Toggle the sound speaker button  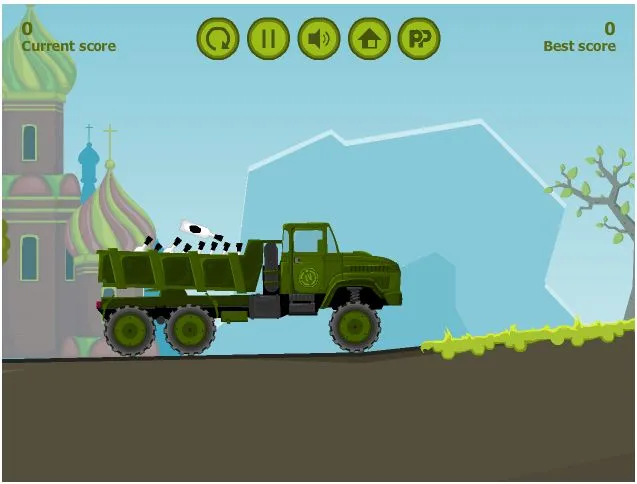point(319,39)
